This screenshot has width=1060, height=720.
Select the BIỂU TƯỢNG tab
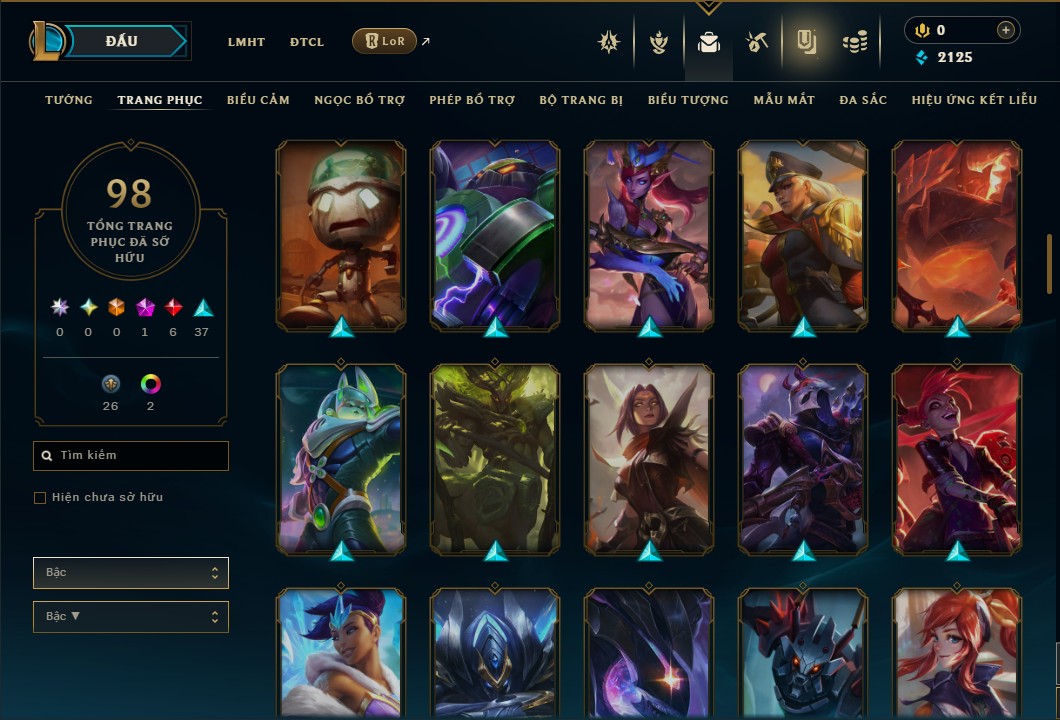(688, 100)
